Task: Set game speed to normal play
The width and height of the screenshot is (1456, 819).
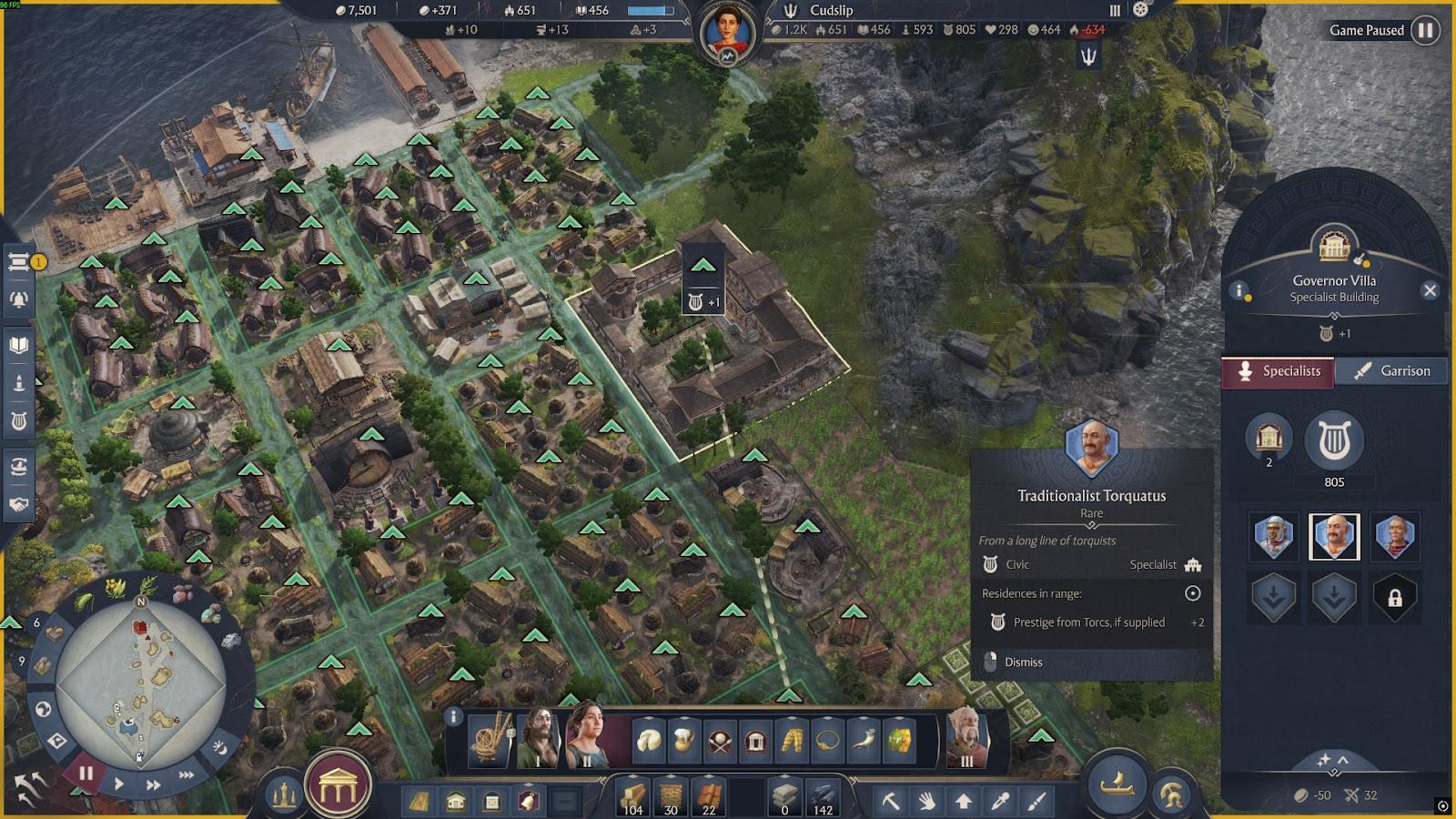Action: click(119, 784)
